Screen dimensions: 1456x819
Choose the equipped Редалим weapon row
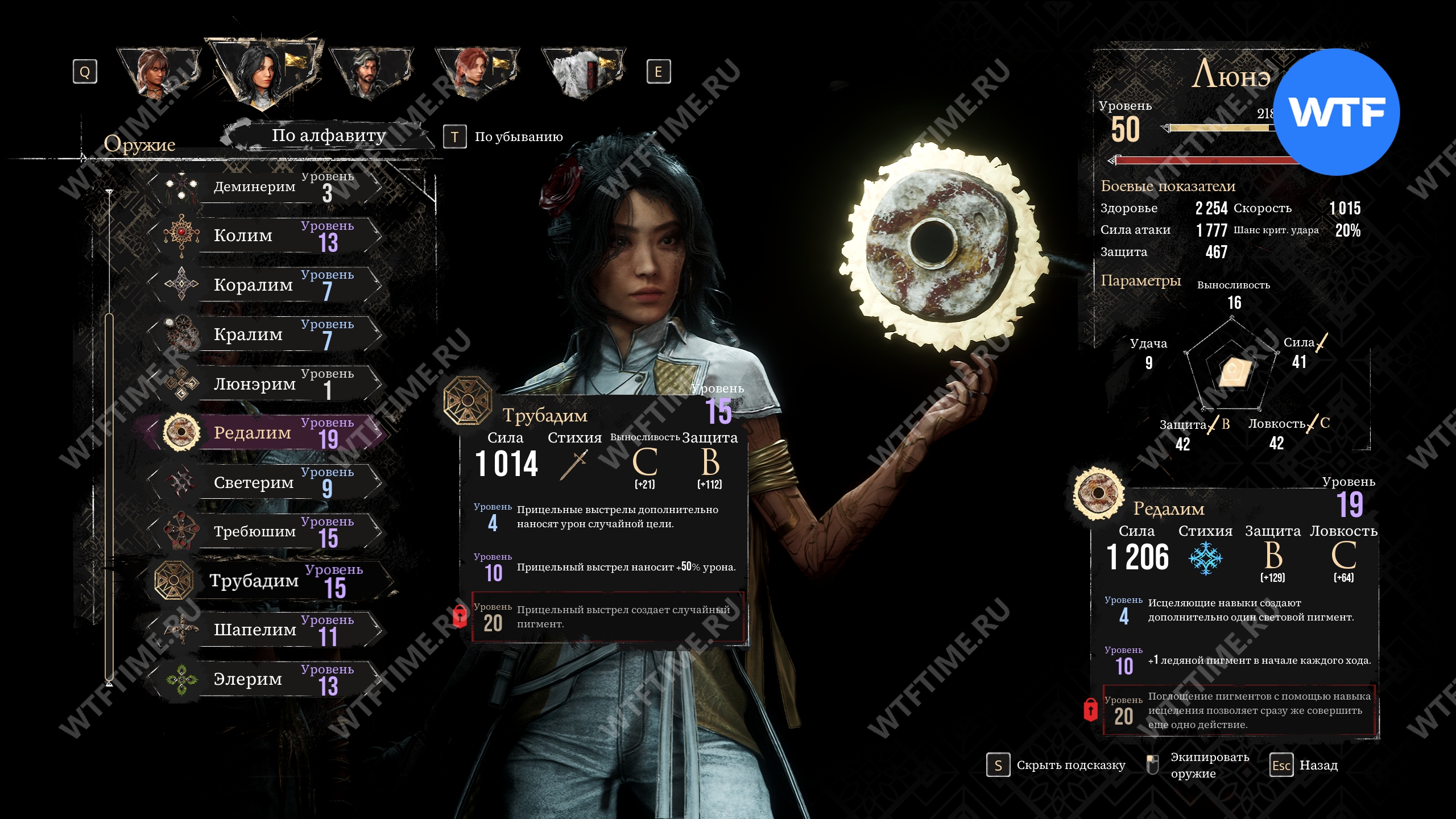pyautogui.click(x=263, y=433)
